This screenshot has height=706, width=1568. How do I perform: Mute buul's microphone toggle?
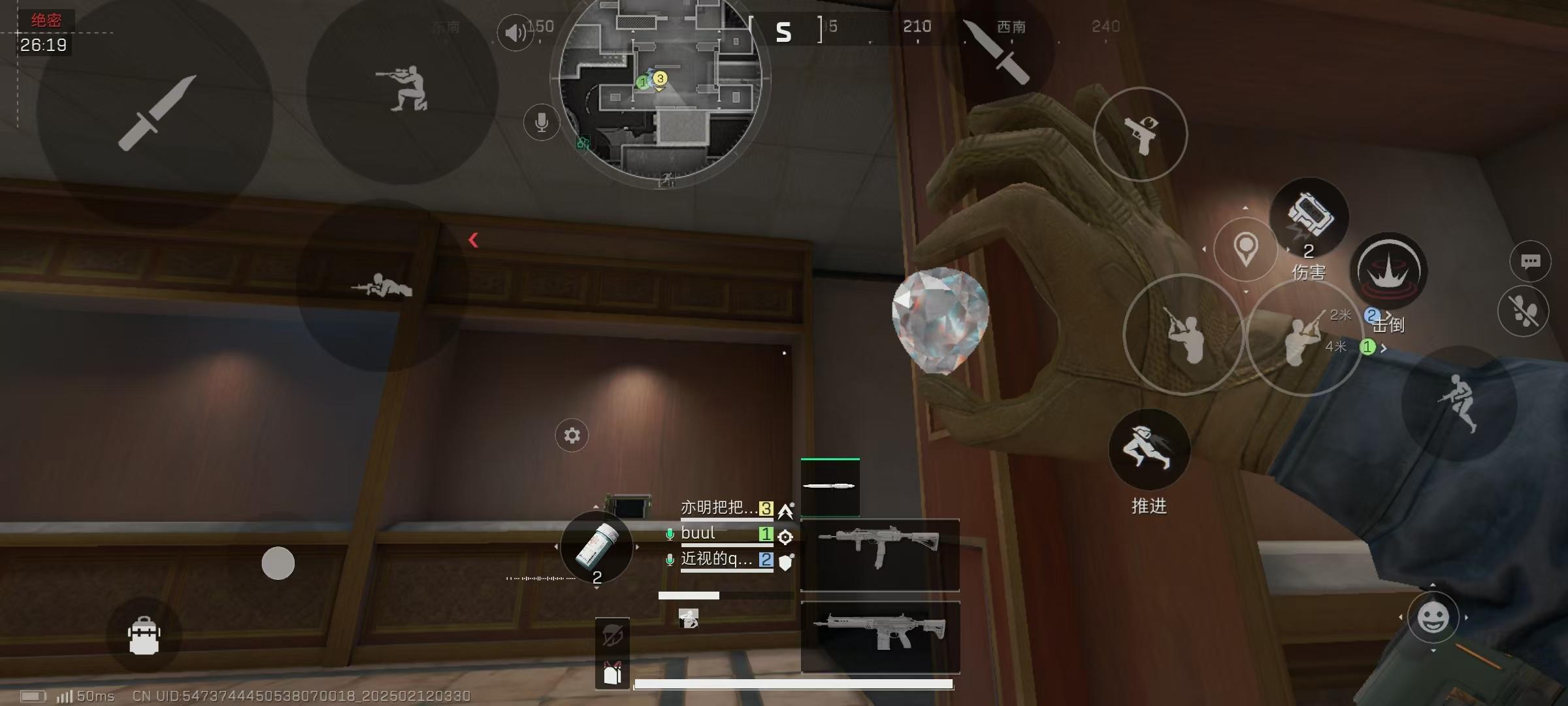[670, 534]
